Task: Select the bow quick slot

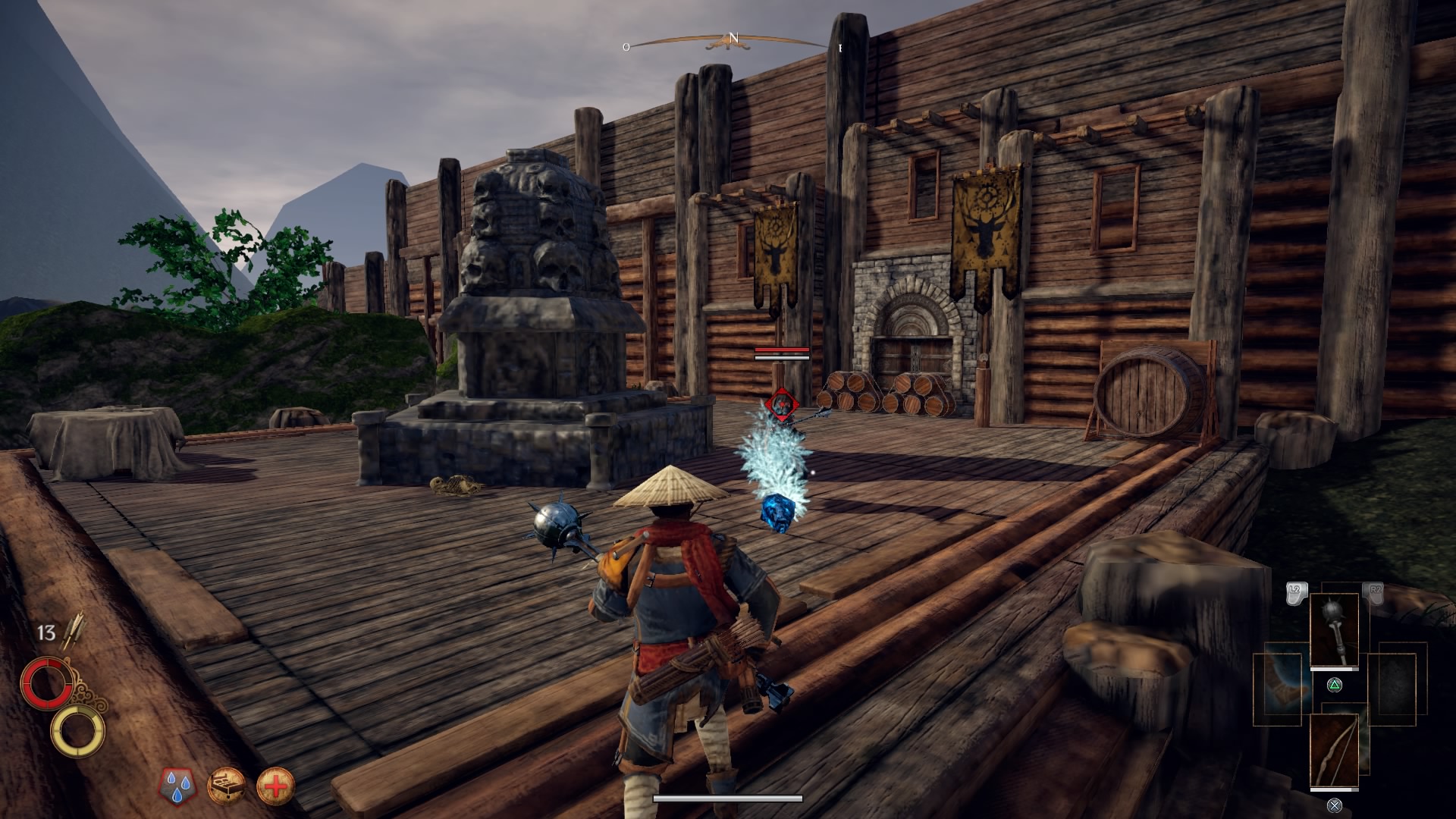Action: (x=1334, y=752)
